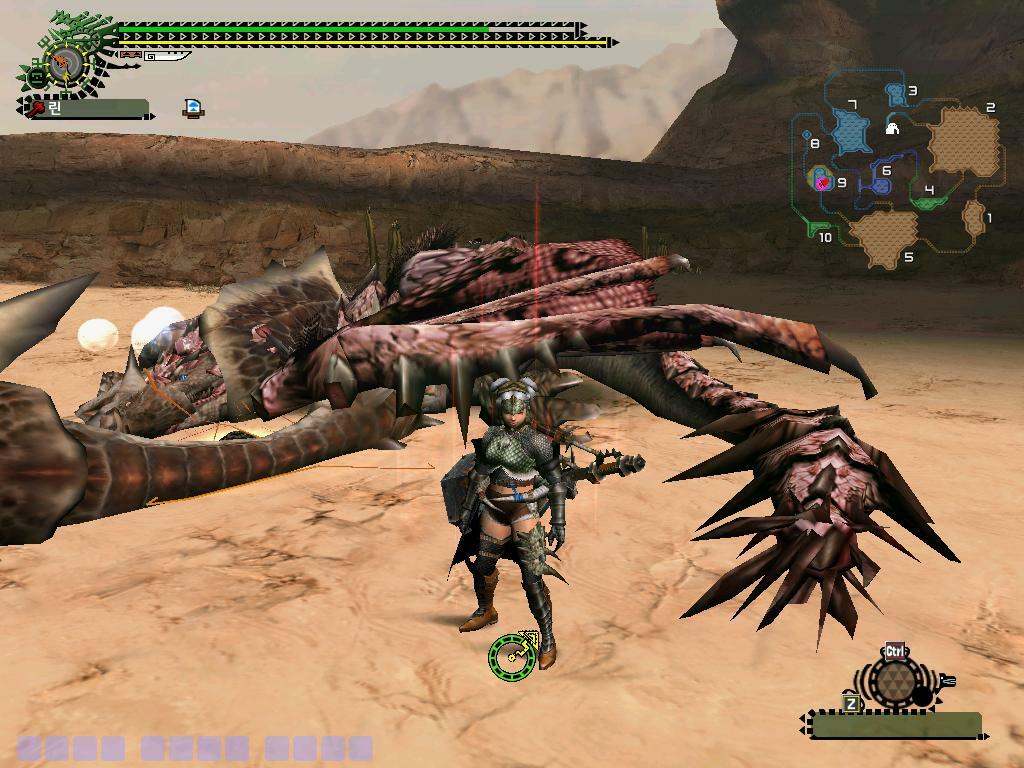
Task: Click the blue status icon beside the name tag
Action: click(x=194, y=107)
